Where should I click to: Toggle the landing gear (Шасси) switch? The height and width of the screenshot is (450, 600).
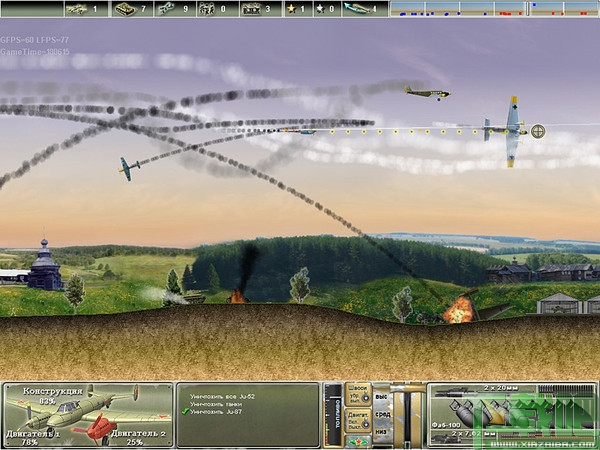pyautogui.click(x=358, y=391)
